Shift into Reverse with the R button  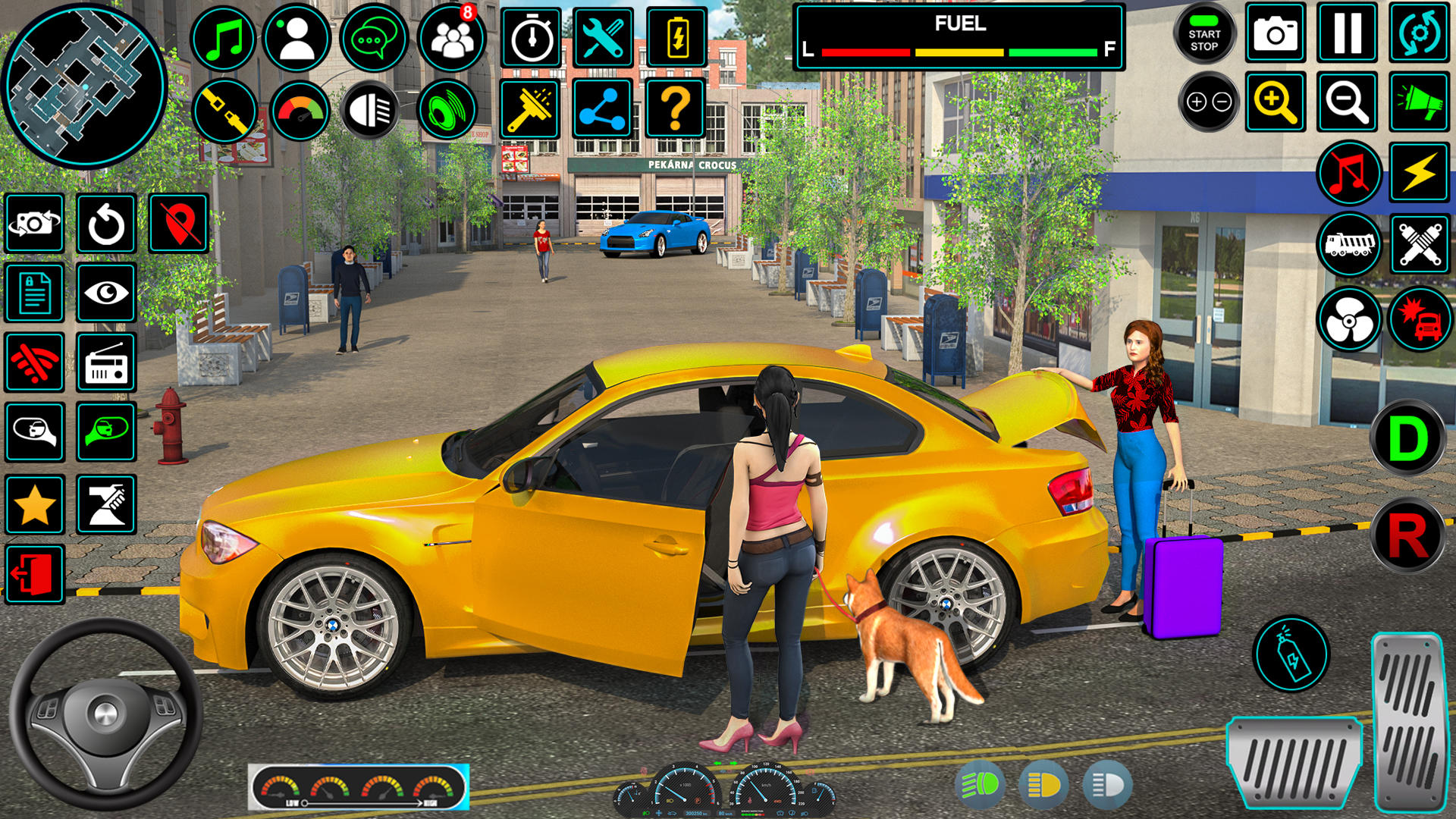pyautogui.click(x=1408, y=536)
